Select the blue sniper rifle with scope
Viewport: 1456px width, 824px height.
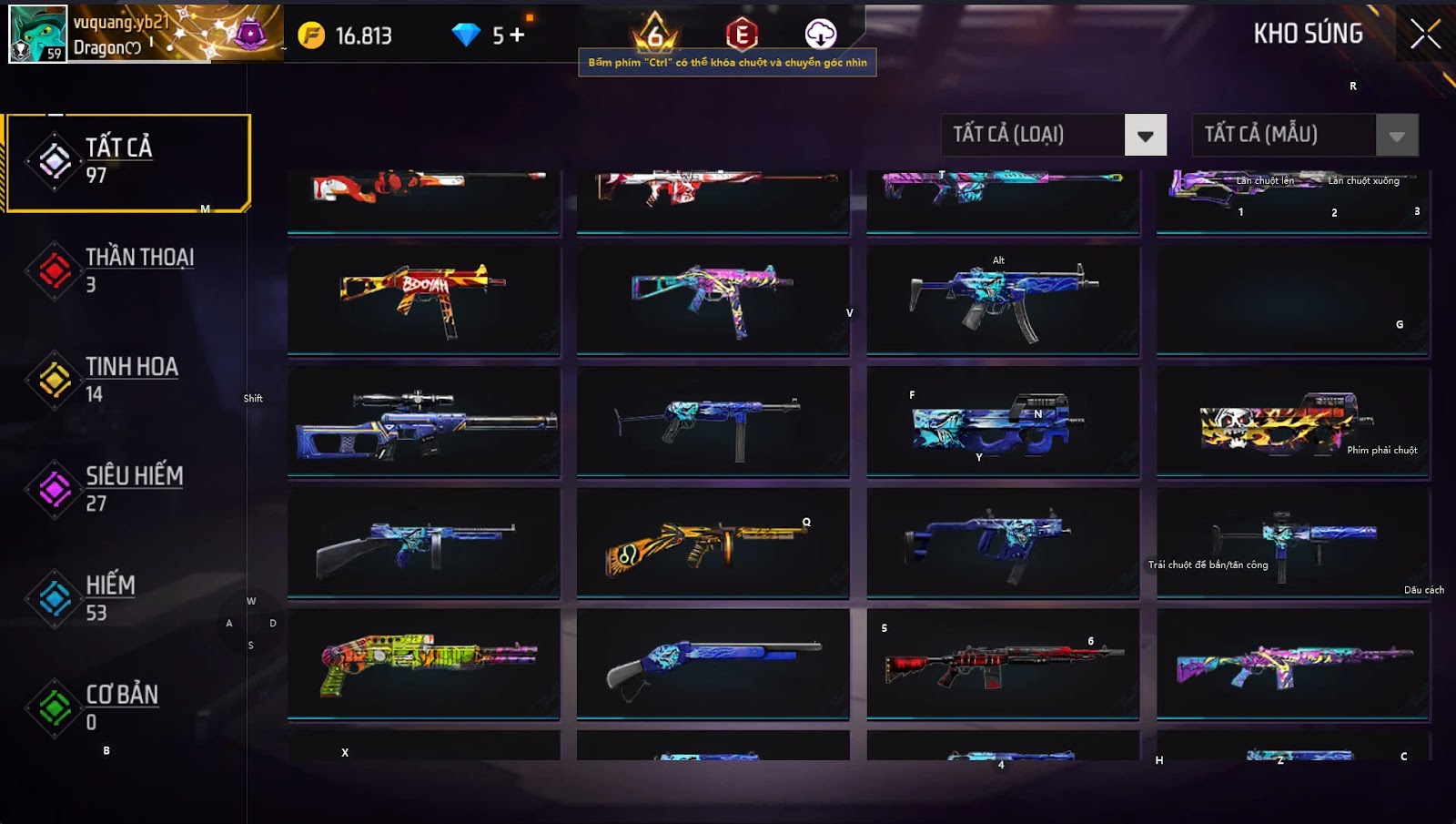click(423, 422)
